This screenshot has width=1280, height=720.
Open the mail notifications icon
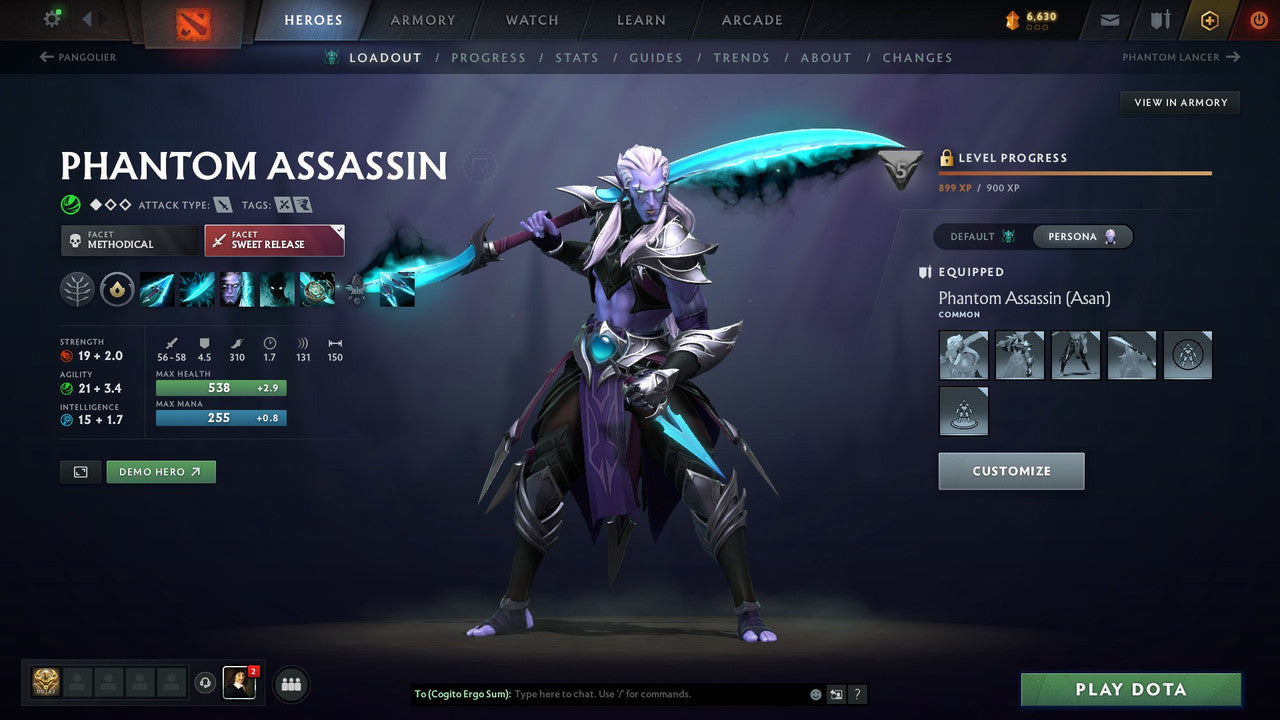tap(1108, 18)
